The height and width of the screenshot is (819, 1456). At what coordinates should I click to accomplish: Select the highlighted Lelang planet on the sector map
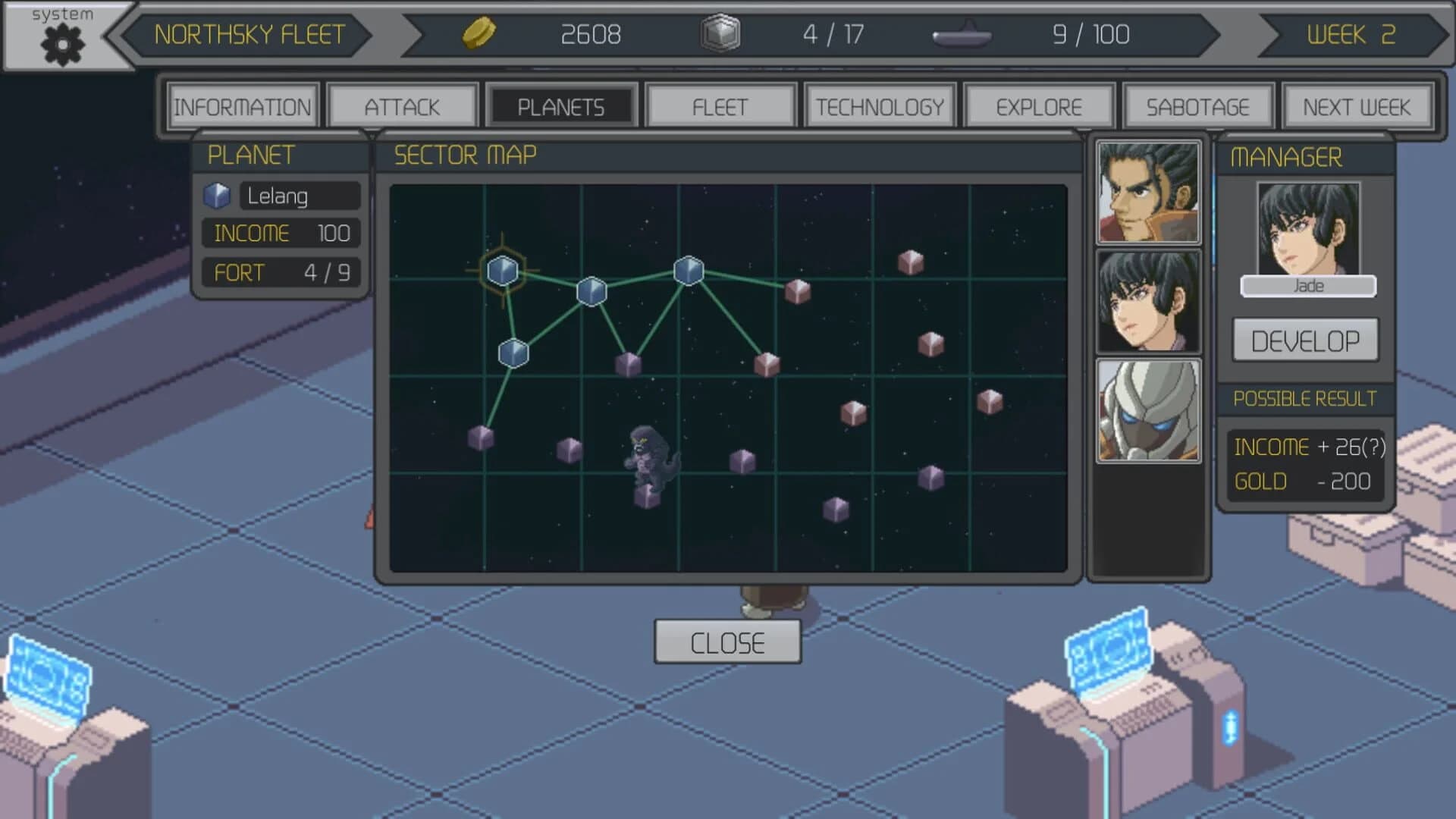tap(503, 271)
